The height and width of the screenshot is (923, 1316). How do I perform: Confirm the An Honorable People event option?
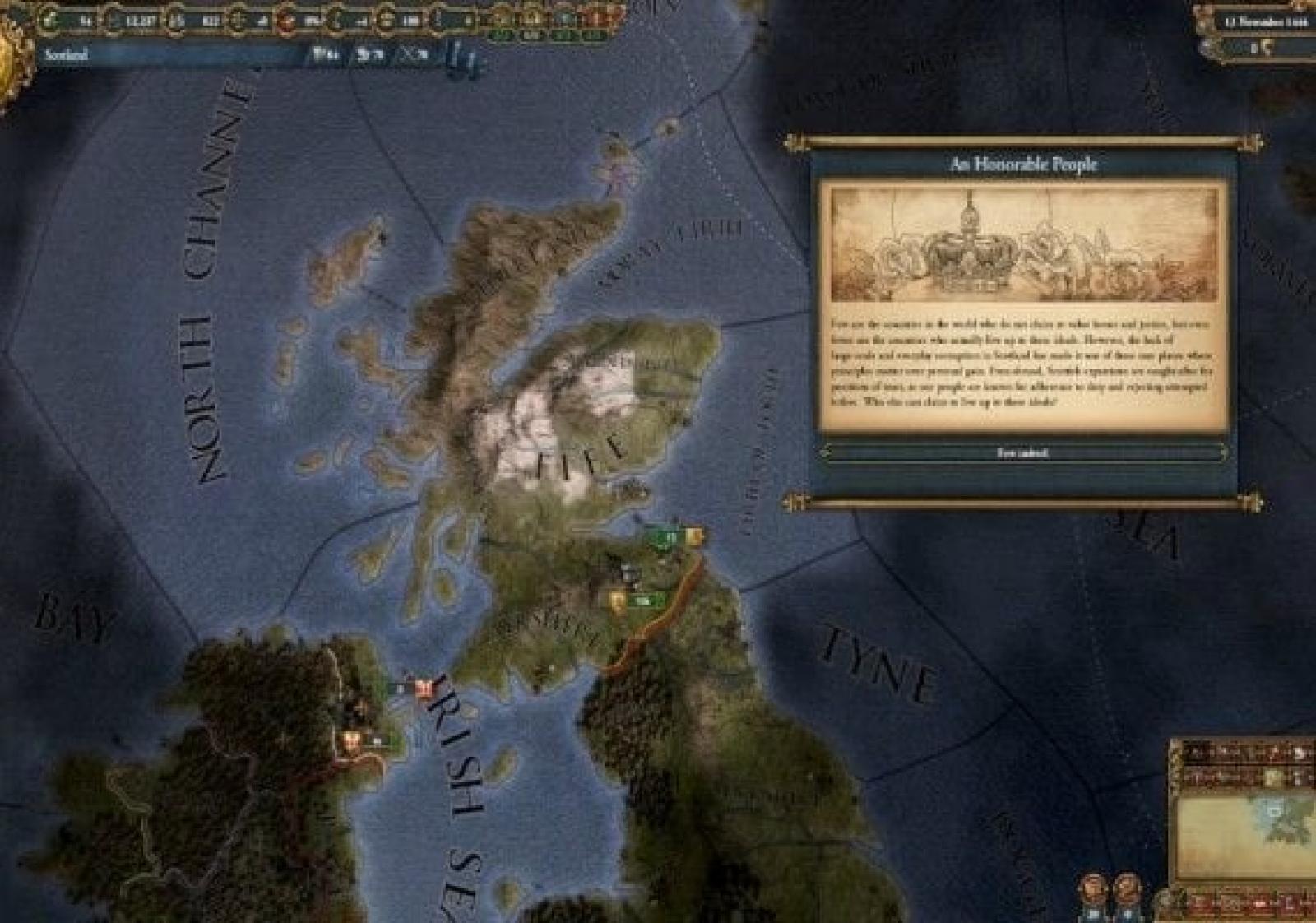1022,452
